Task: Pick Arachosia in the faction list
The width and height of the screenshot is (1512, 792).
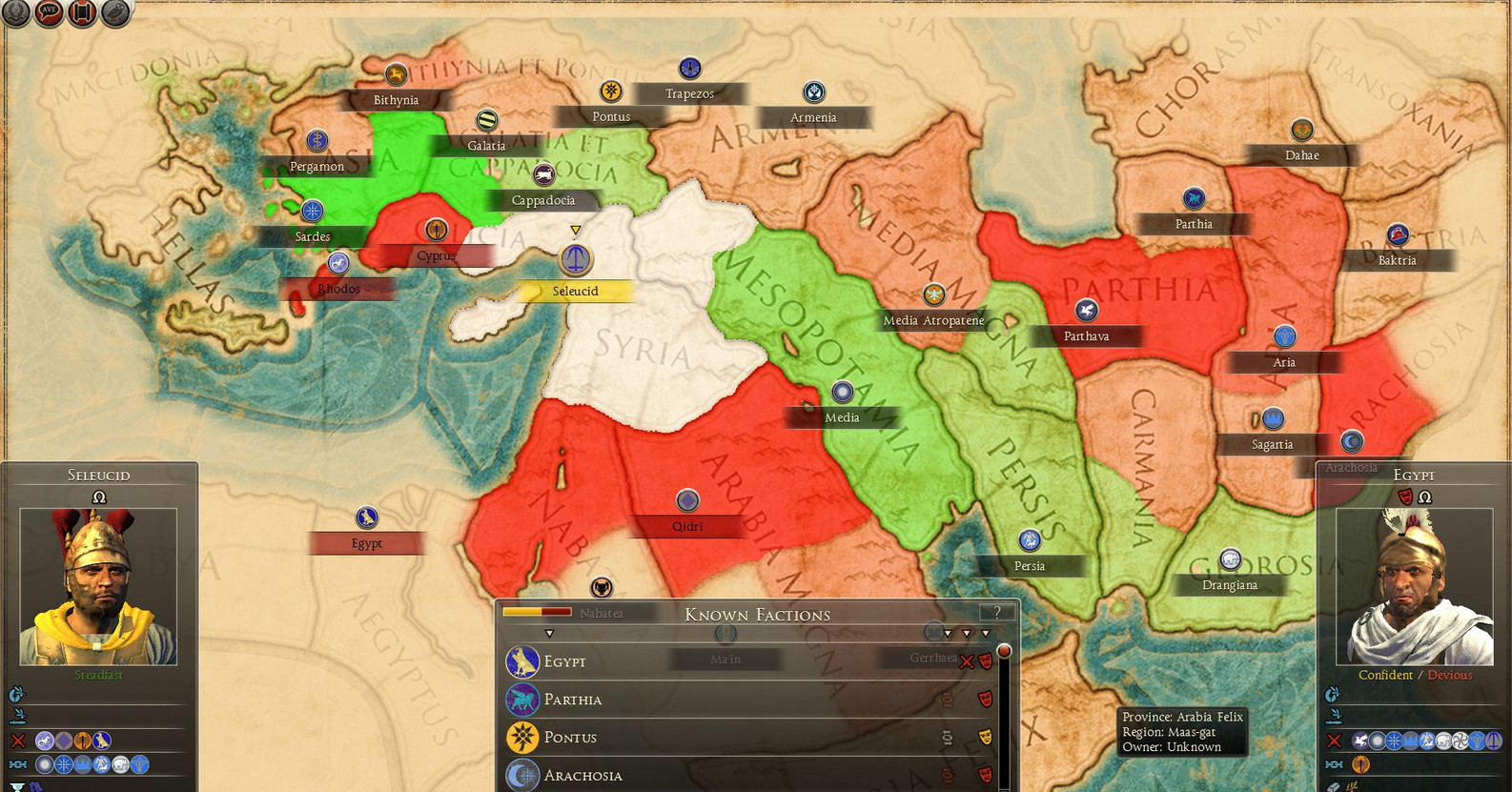Action: 582,776
